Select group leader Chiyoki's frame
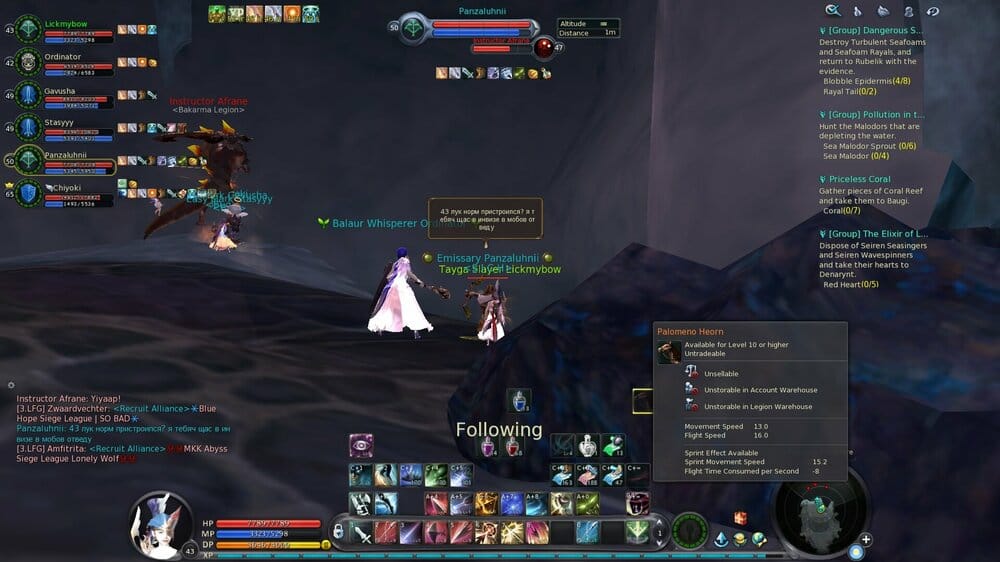Viewport: 1000px width, 562px height. pyautogui.click(x=29, y=193)
